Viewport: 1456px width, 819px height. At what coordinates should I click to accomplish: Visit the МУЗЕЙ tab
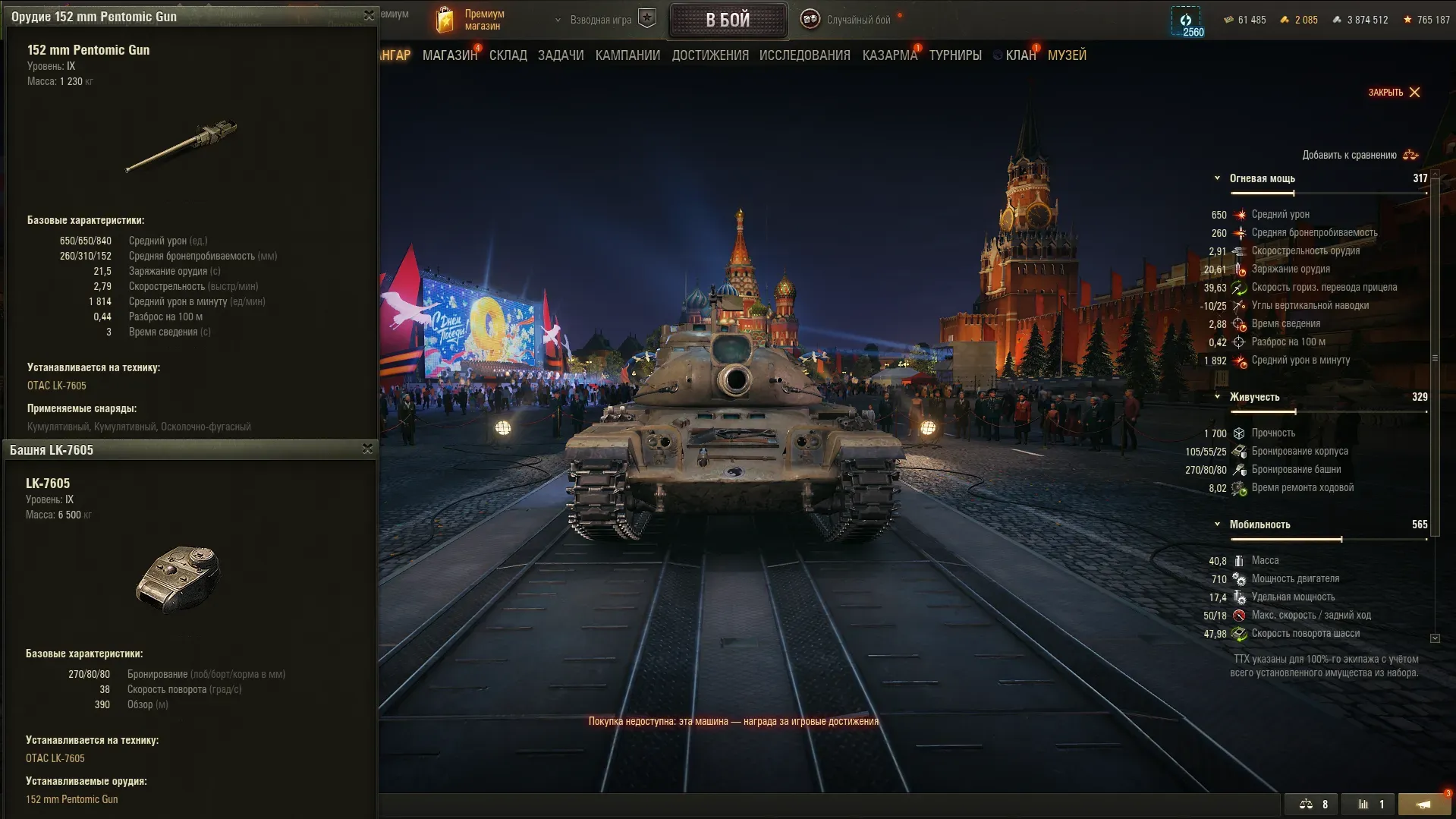[x=1067, y=55]
